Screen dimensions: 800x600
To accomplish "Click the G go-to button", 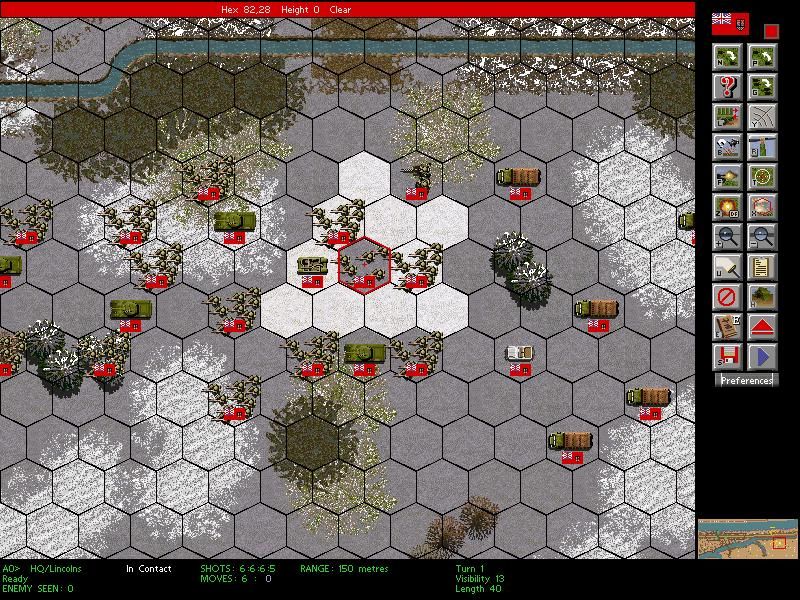I will [x=762, y=87].
